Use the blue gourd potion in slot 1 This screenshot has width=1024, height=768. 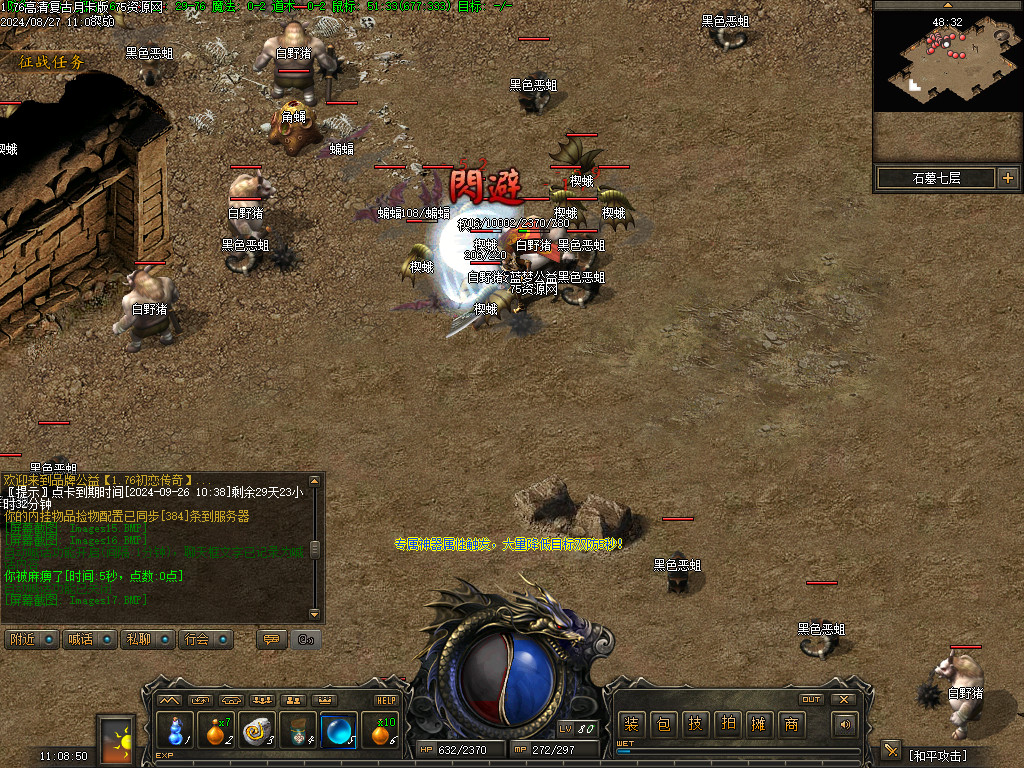click(175, 731)
